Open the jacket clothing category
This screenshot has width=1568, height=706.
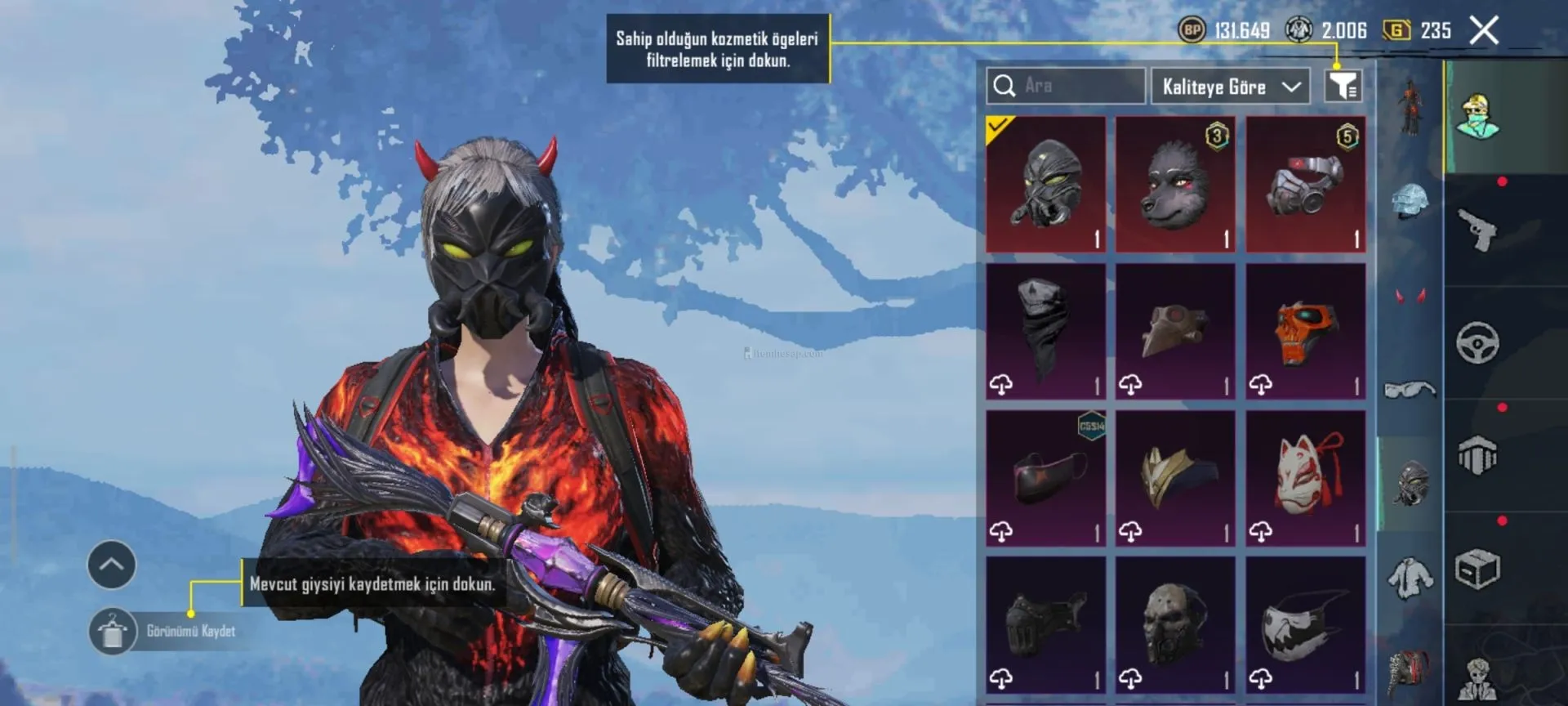[1410, 577]
